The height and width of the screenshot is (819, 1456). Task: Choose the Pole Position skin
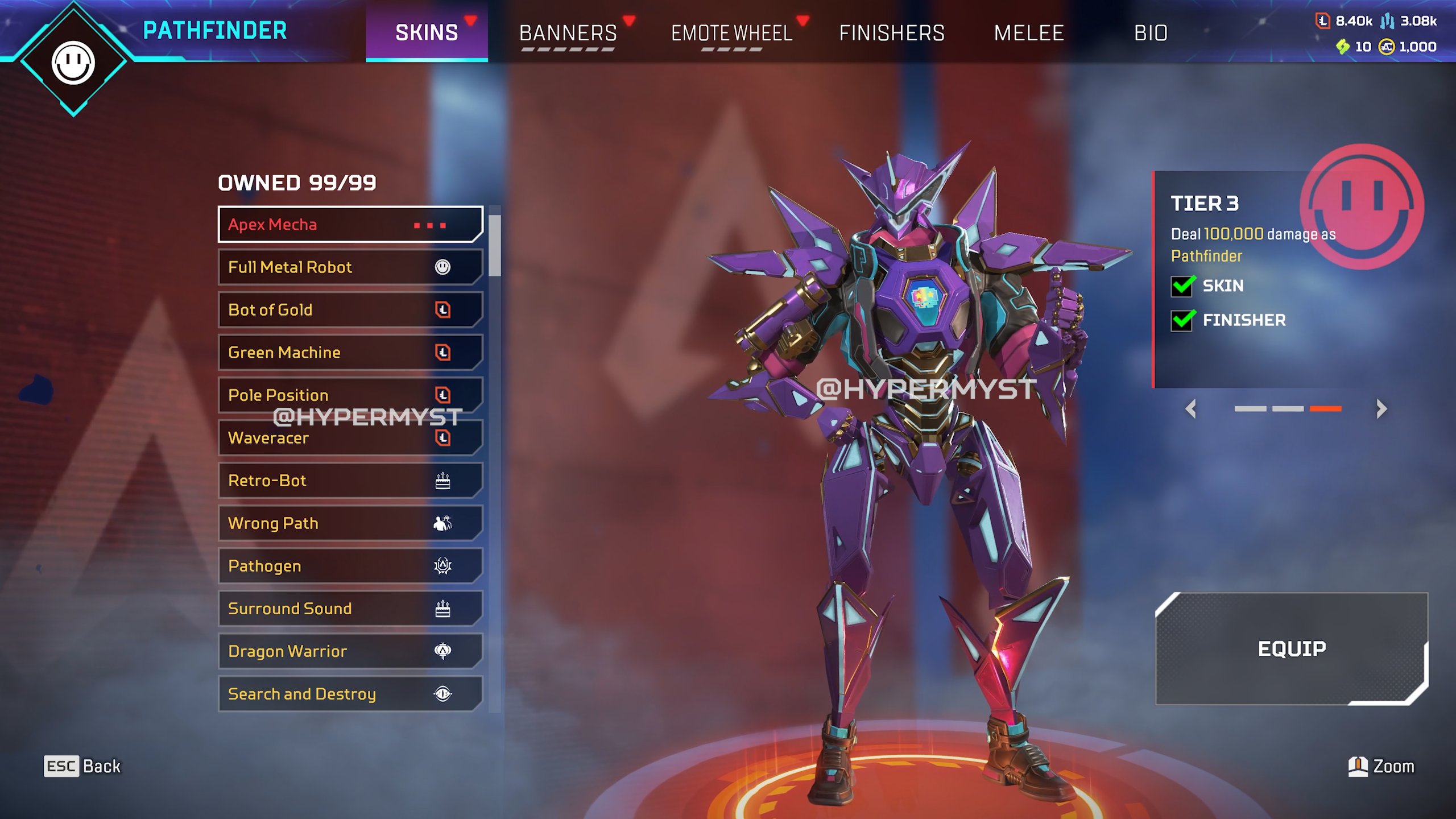(350, 394)
